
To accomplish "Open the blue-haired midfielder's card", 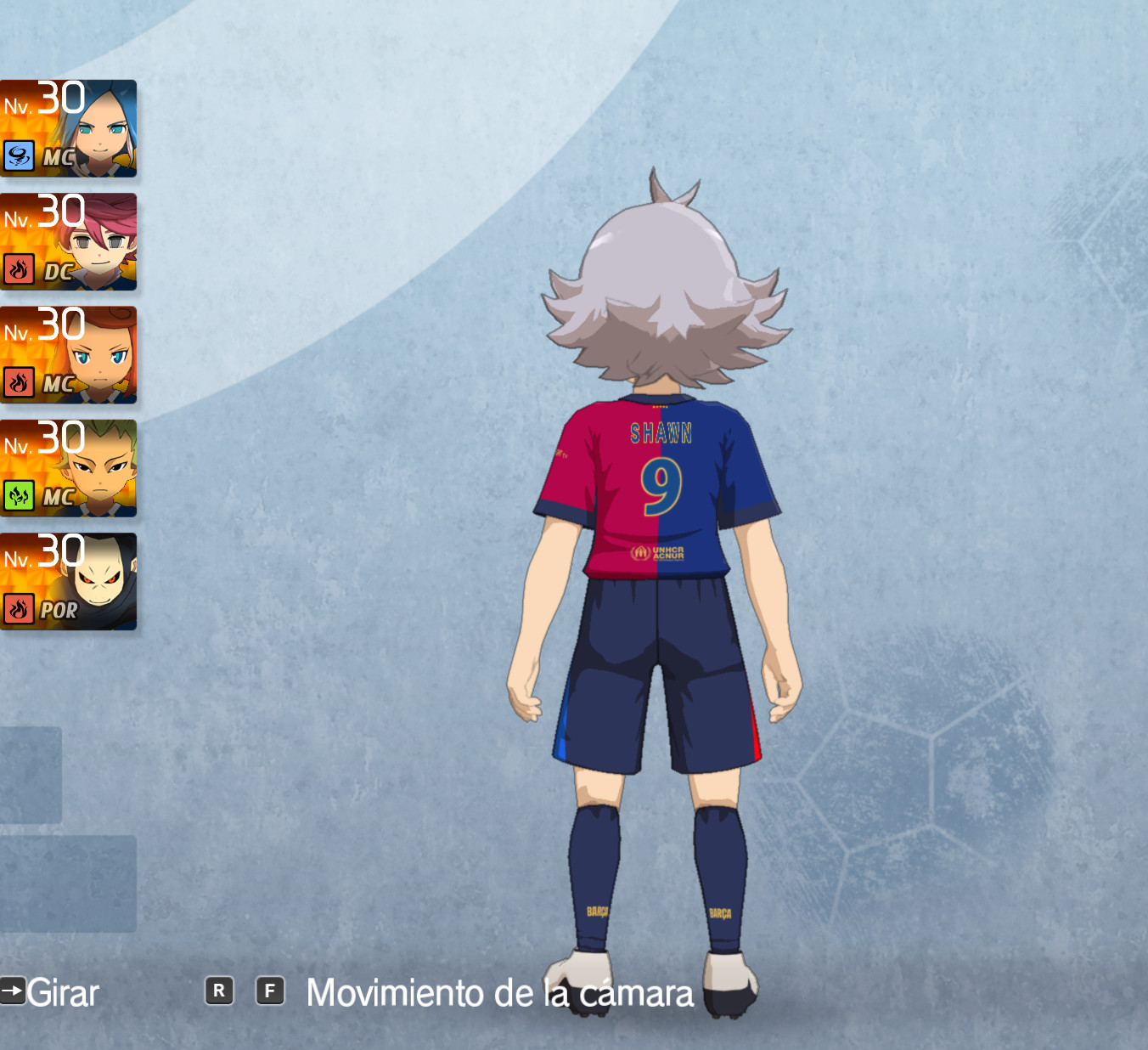I will (68, 129).
